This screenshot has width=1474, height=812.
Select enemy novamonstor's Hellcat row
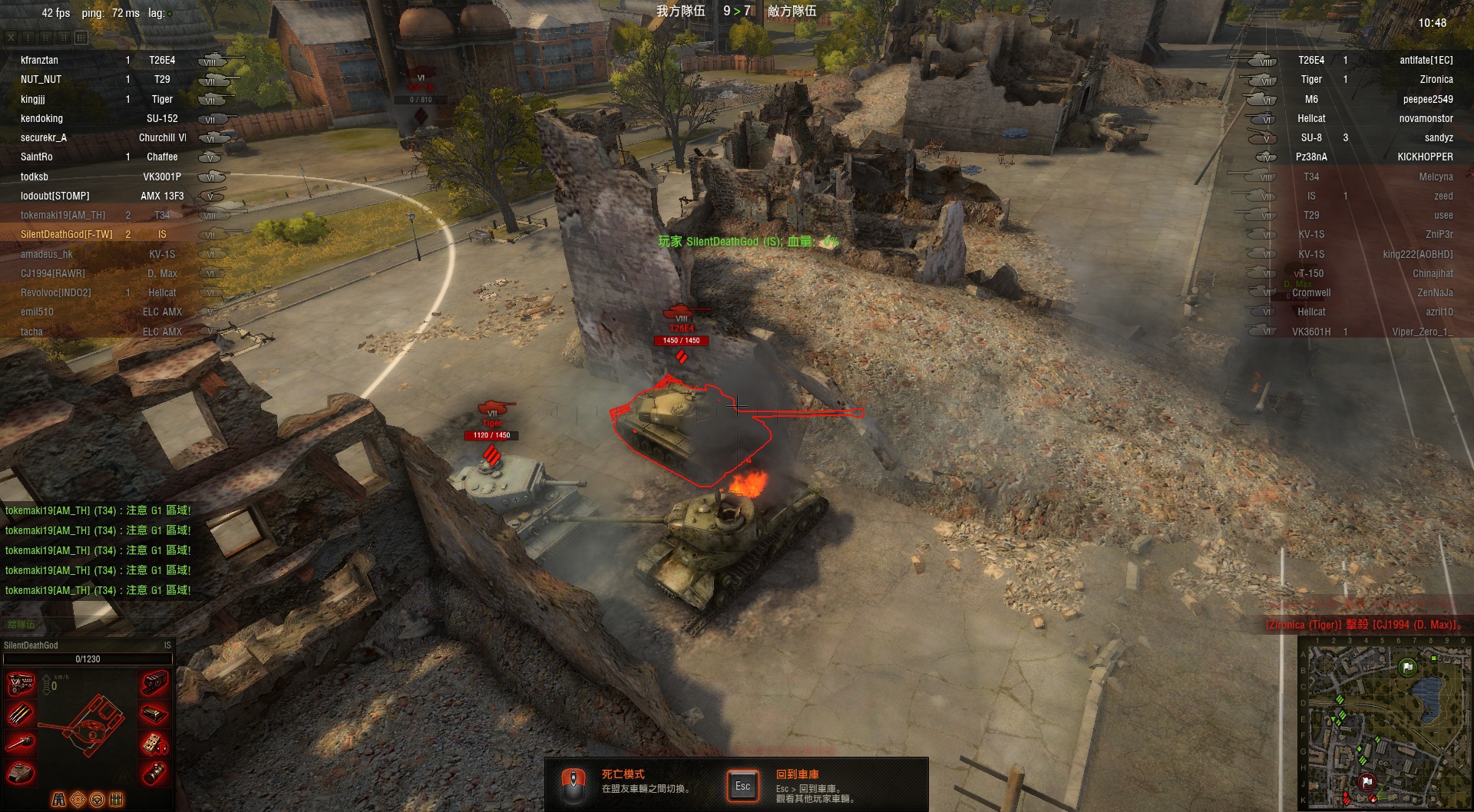[x=1367, y=119]
